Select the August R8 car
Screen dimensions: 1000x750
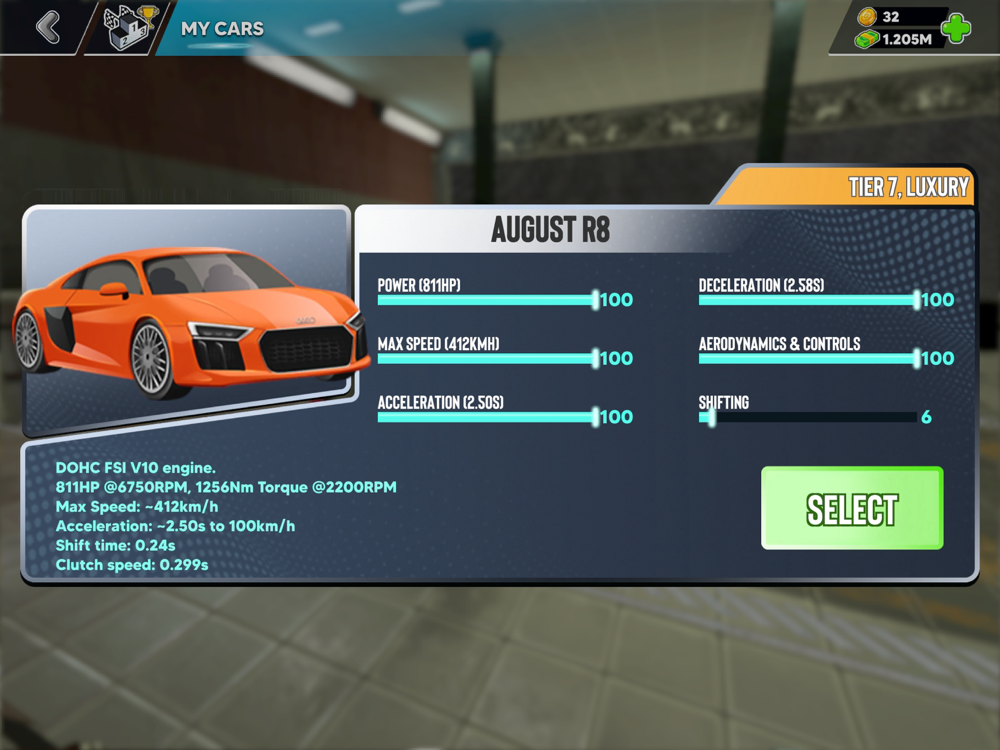click(x=852, y=508)
